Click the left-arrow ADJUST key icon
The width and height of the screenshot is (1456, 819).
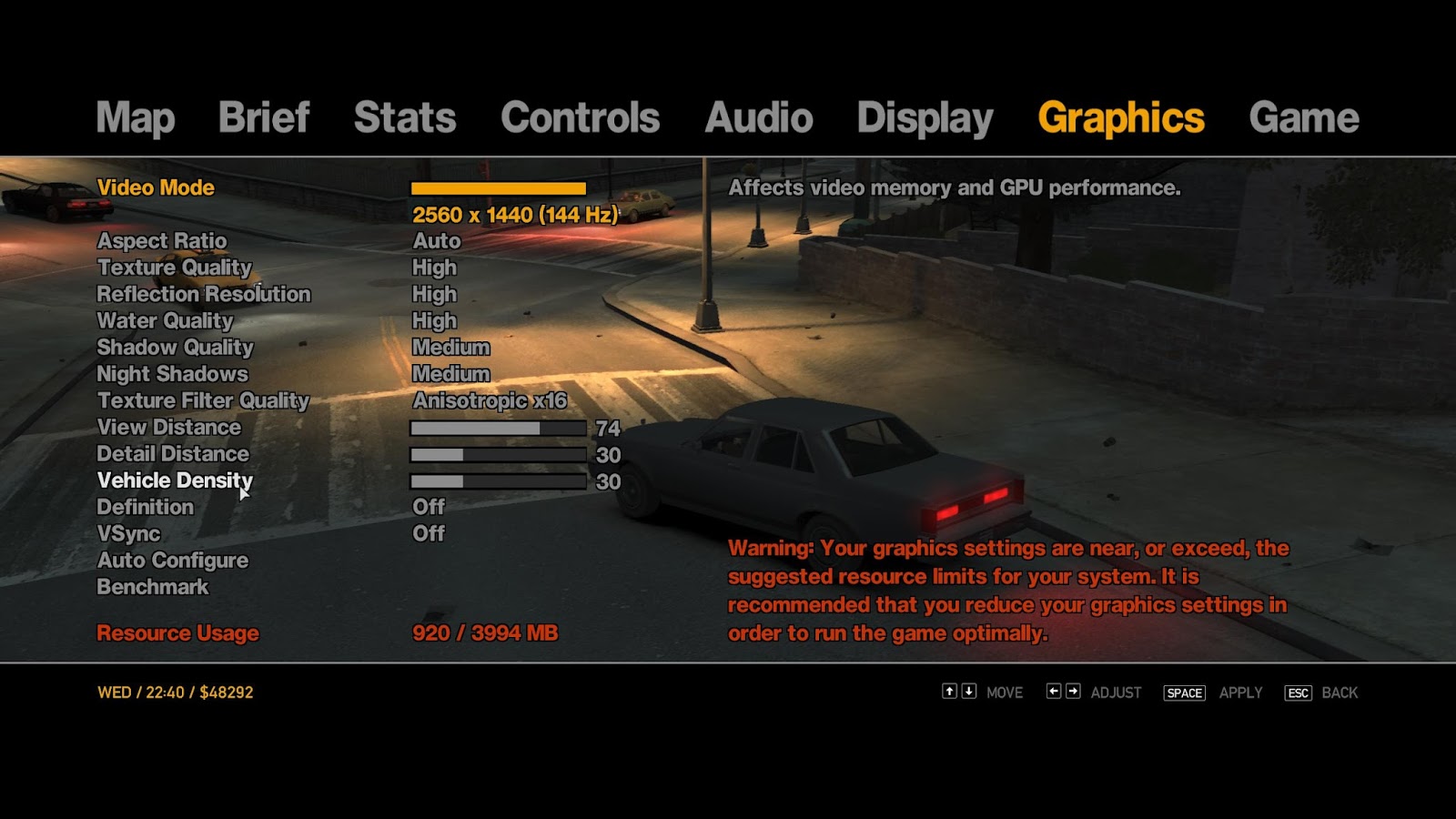pyautogui.click(x=1054, y=693)
